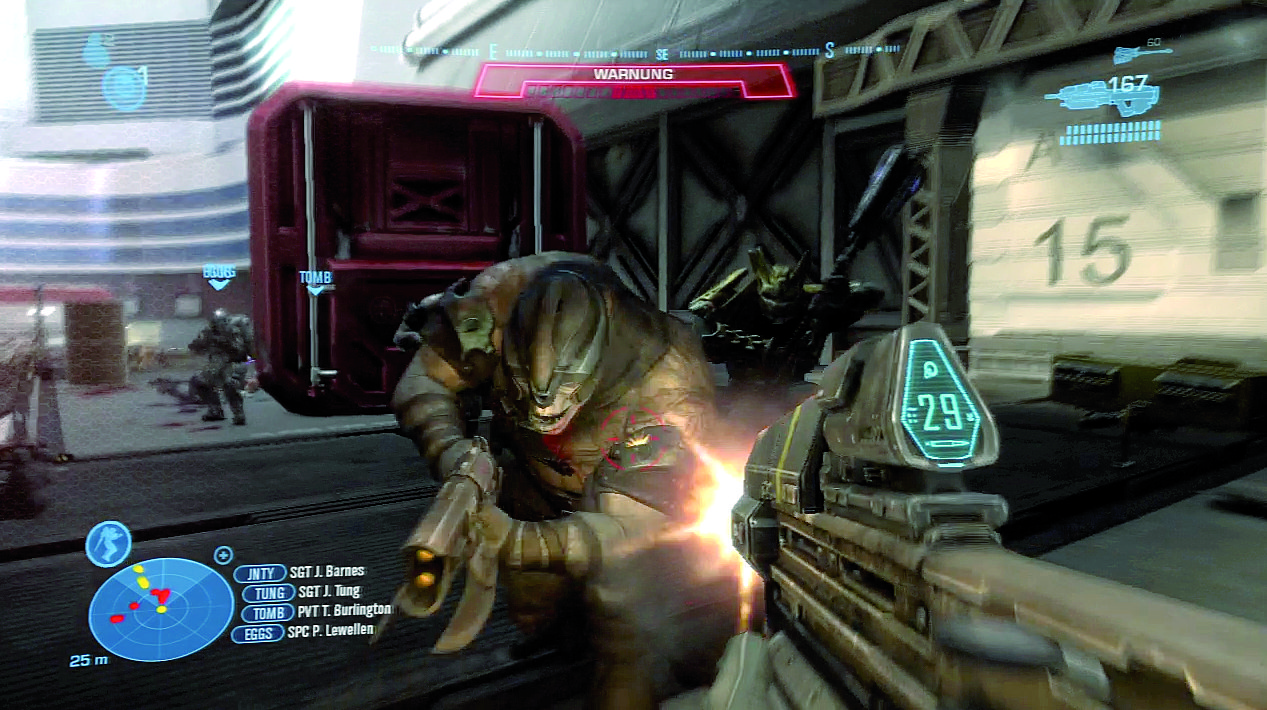
Task: Activate the Sprint armor ability icon
Action: click(109, 545)
